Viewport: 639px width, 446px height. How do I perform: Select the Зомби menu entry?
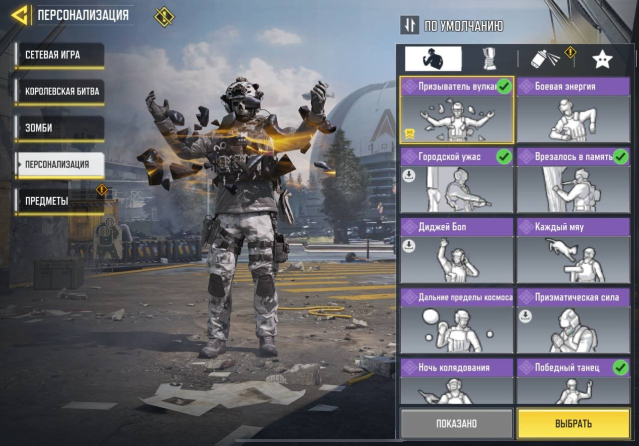(x=59, y=128)
